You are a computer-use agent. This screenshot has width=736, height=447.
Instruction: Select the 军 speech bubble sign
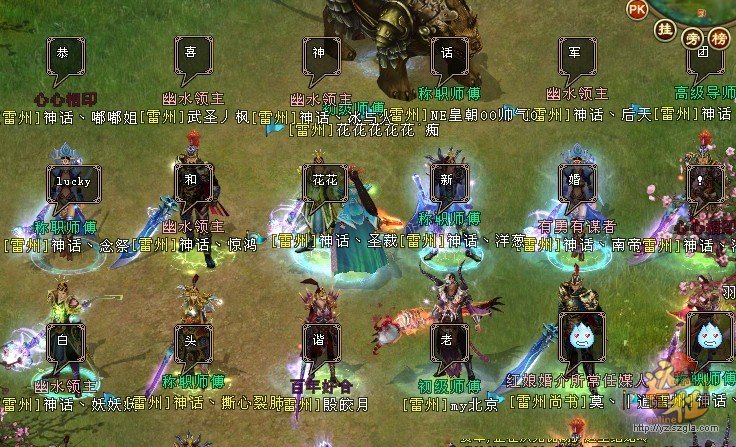pos(576,54)
